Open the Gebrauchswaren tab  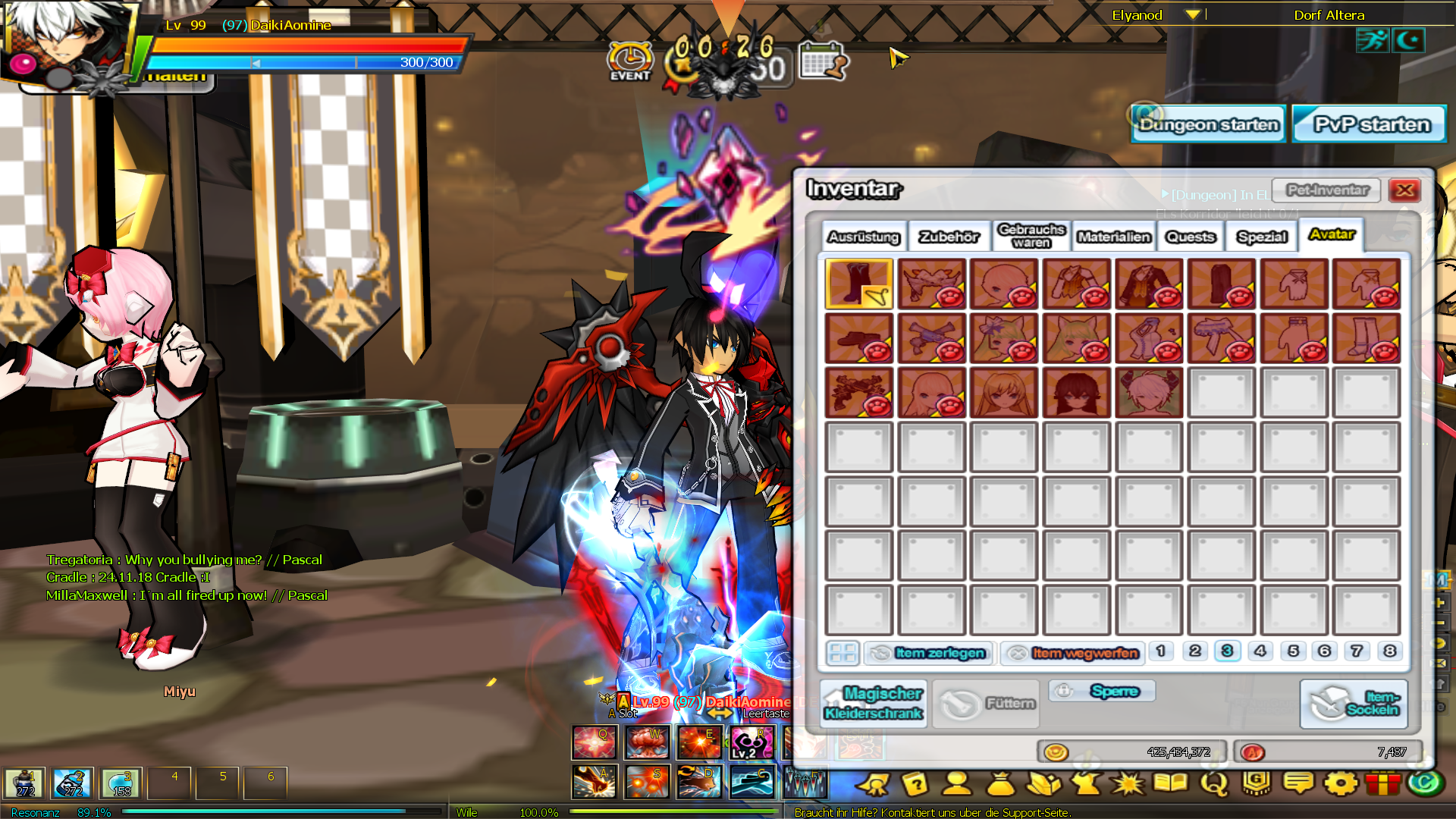pos(1031,236)
